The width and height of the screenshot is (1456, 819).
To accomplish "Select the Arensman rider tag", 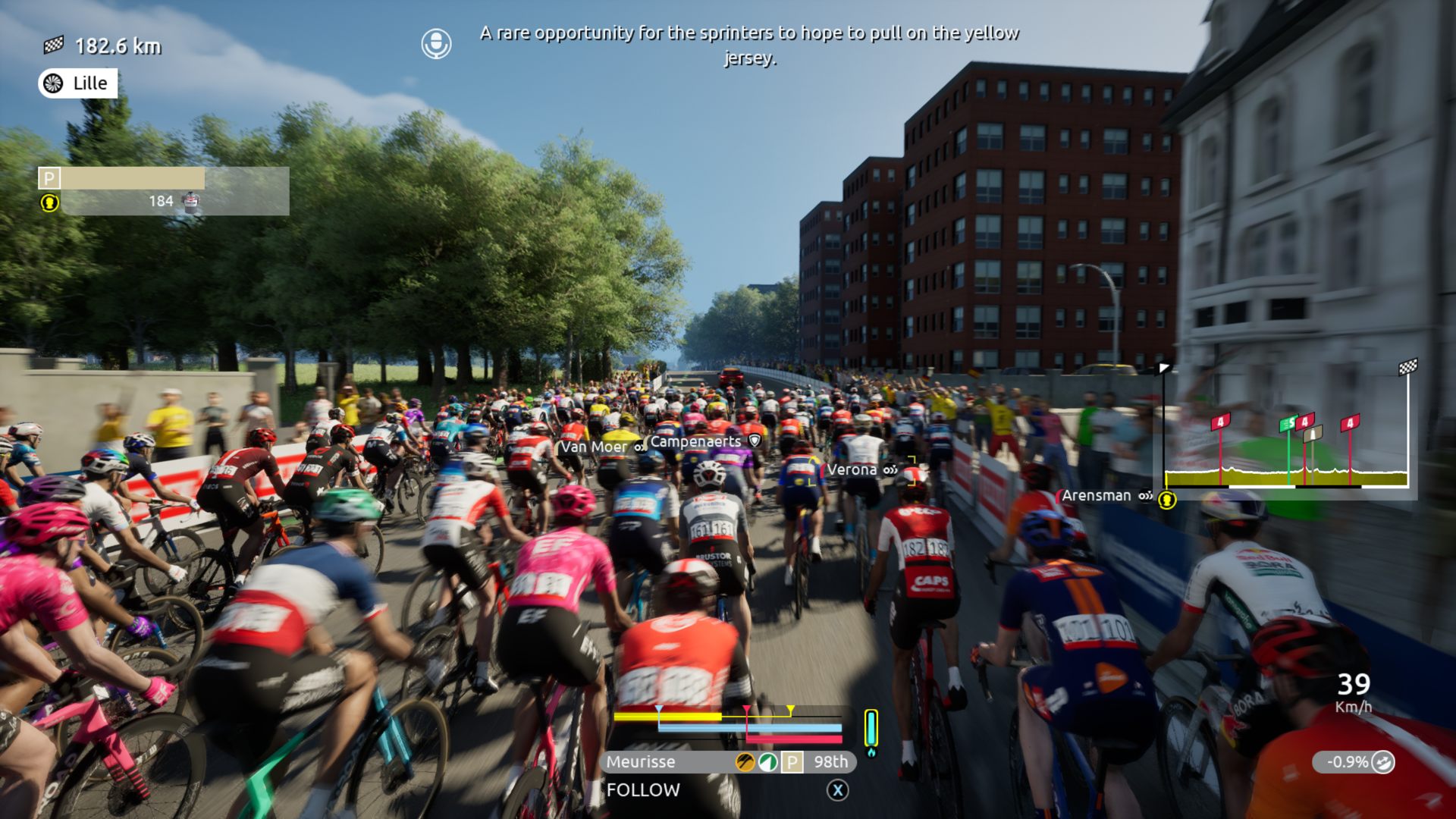I will [1096, 496].
